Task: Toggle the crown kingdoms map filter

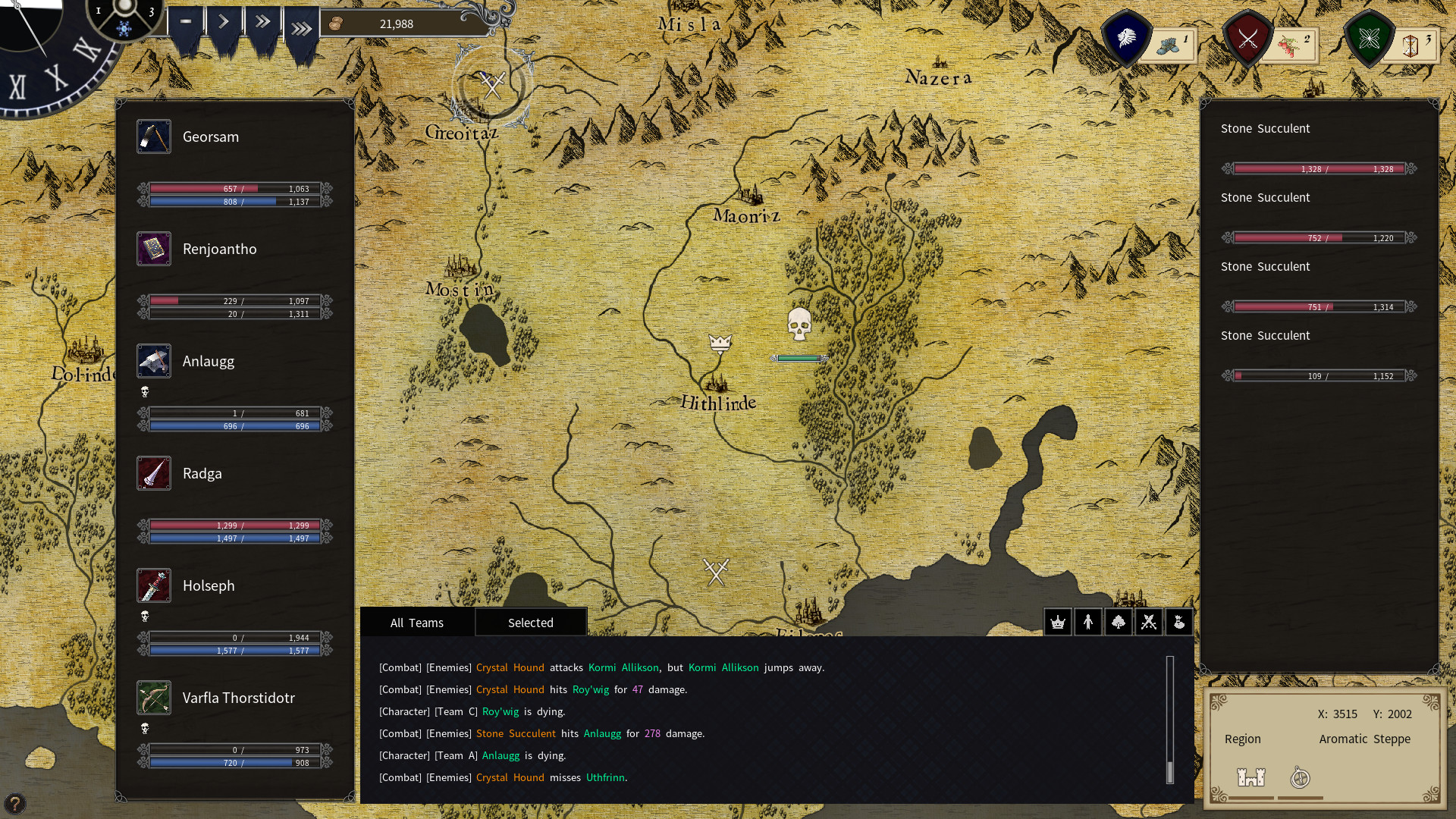Action: [1058, 622]
